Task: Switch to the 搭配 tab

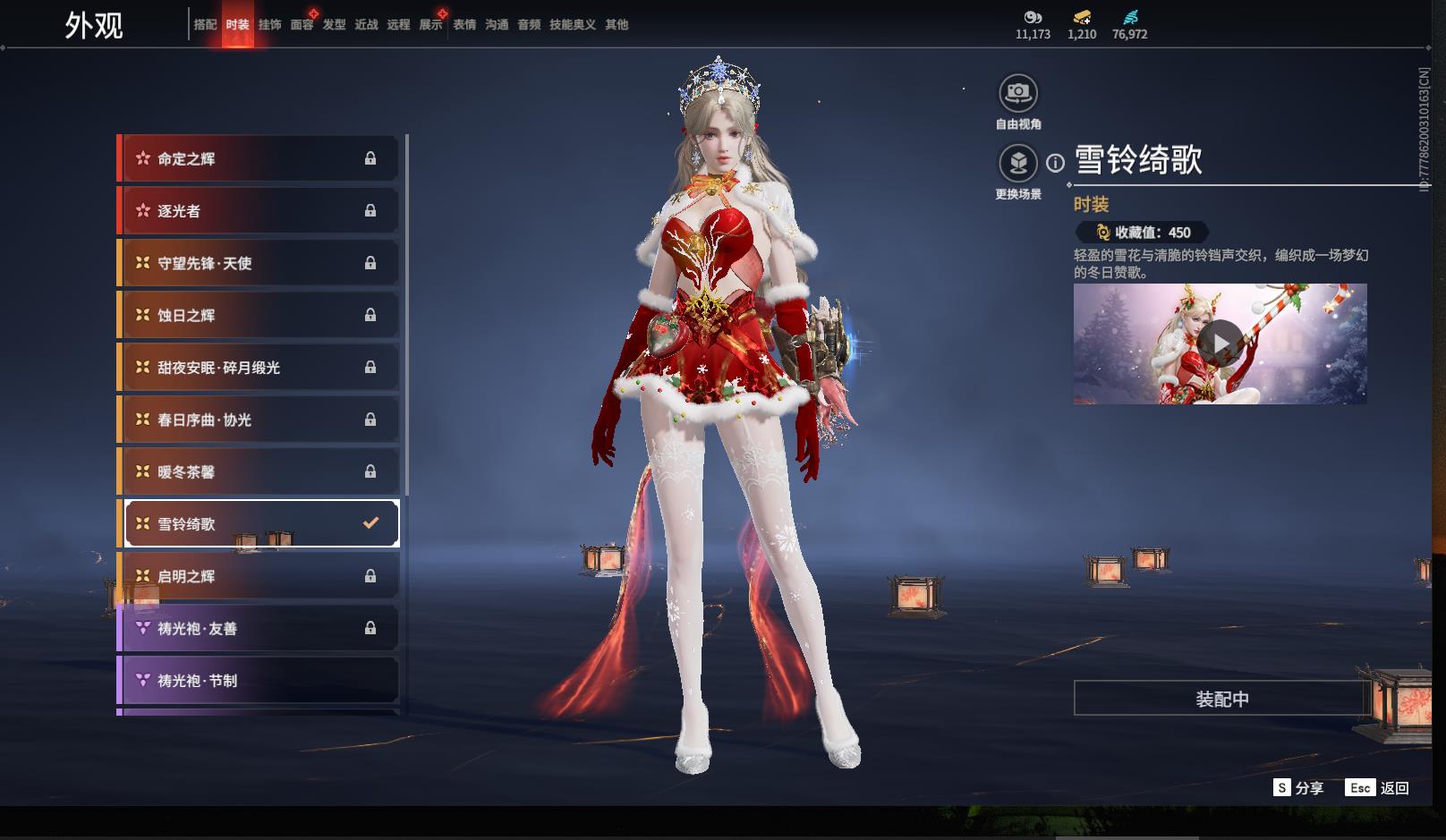Action: 205,25
